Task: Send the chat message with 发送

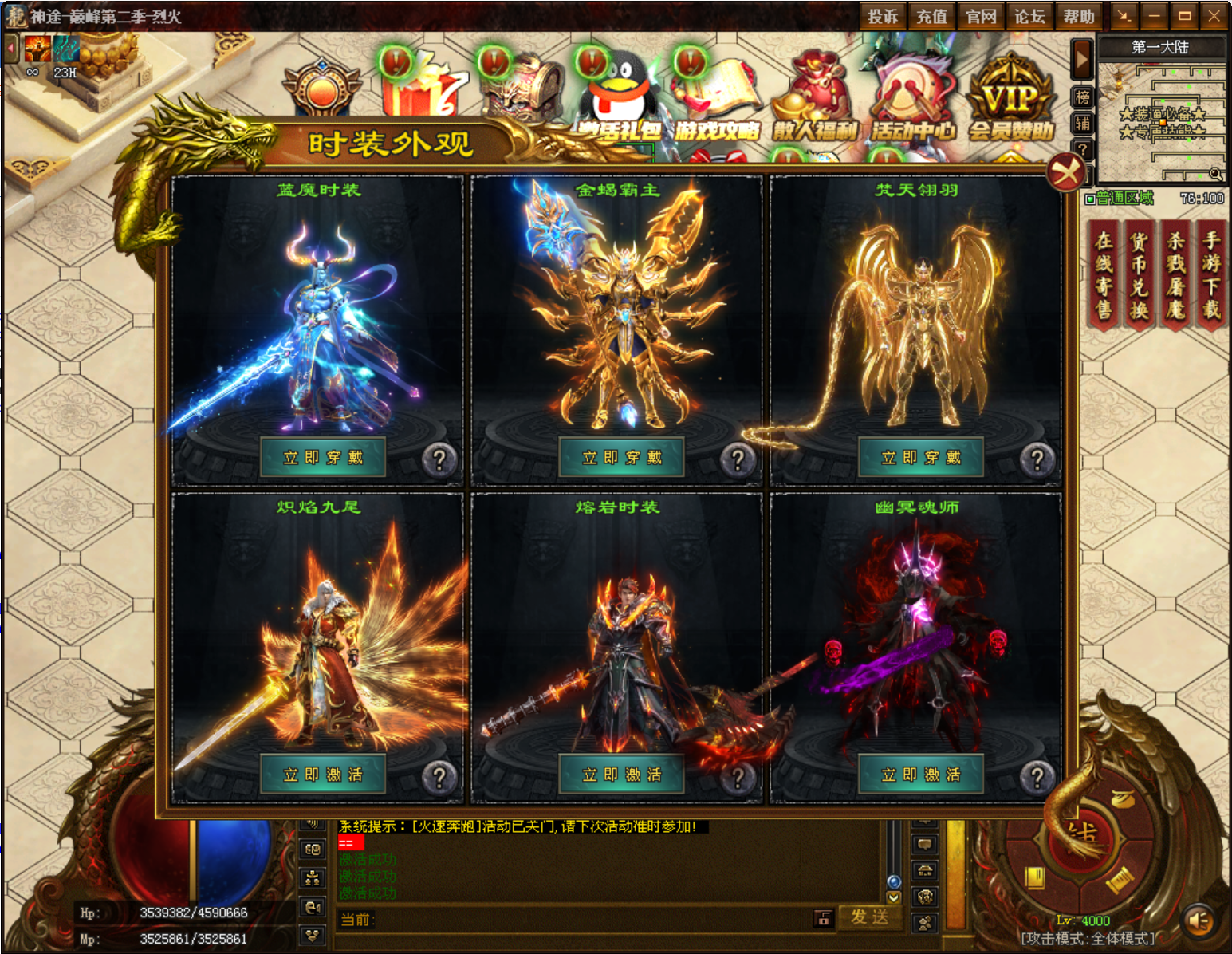Action: point(869,917)
